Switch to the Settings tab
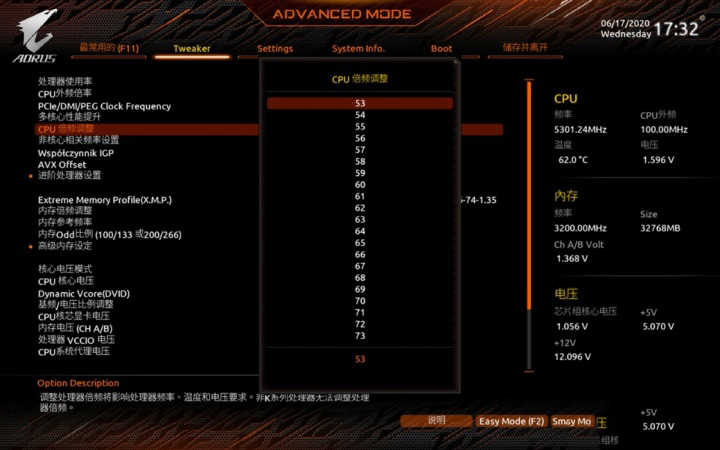This screenshot has height=450, width=720. 275,48
